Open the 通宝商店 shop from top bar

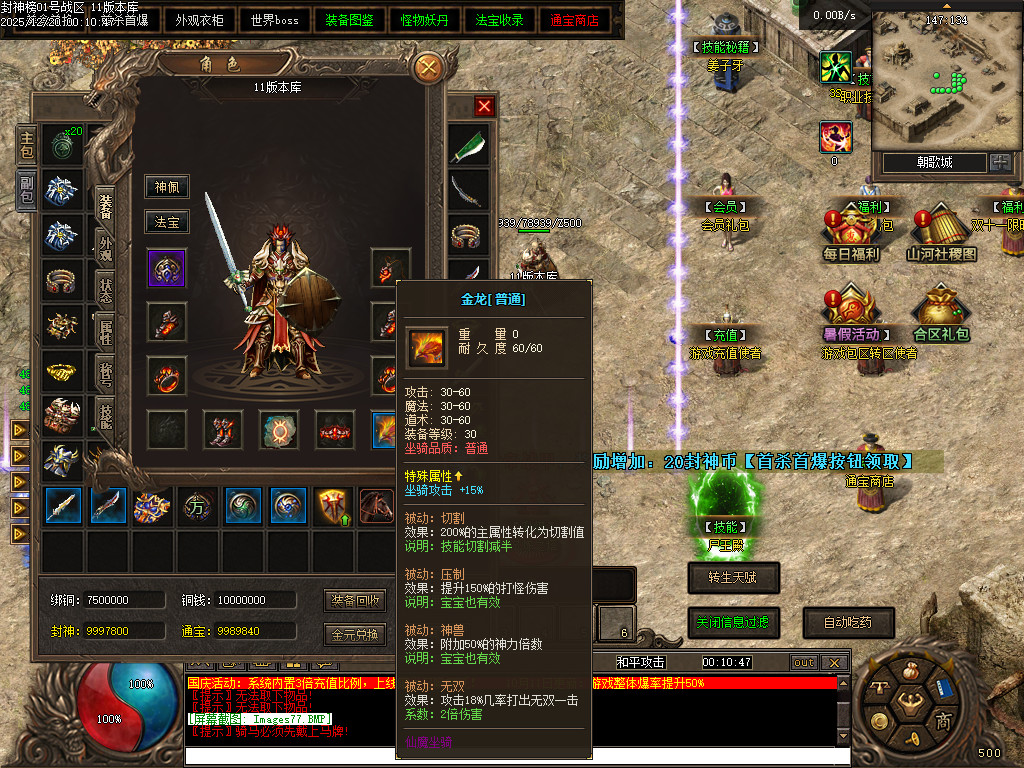(575, 20)
